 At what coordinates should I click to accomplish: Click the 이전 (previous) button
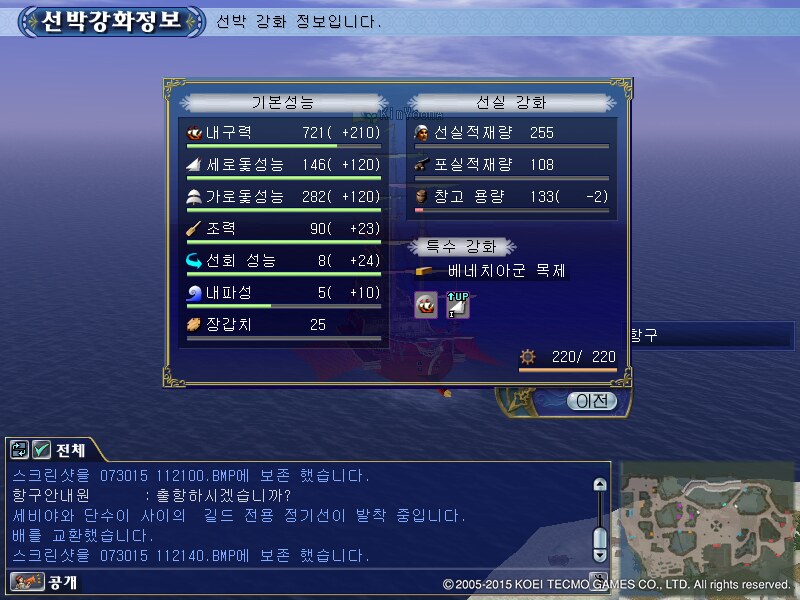click(591, 400)
